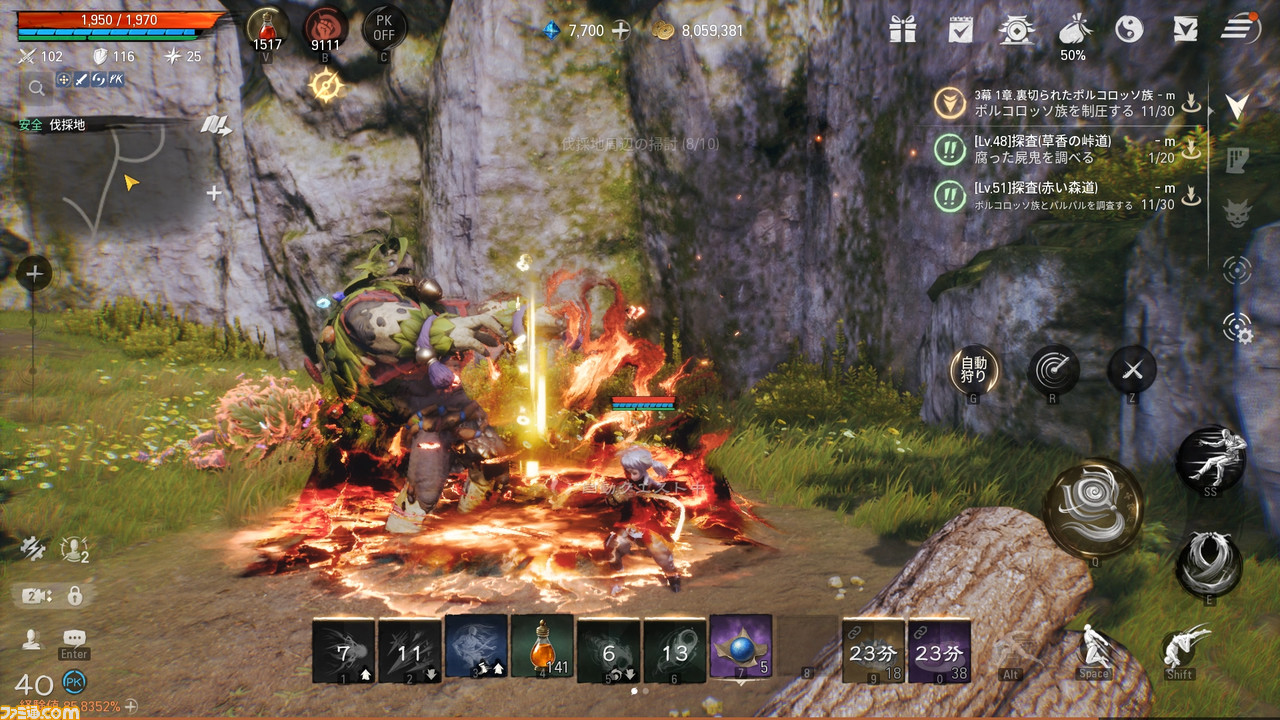Toggle 自動狩り auto-hunt button
This screenshot has height=720, width=1280.
point(973,370)
